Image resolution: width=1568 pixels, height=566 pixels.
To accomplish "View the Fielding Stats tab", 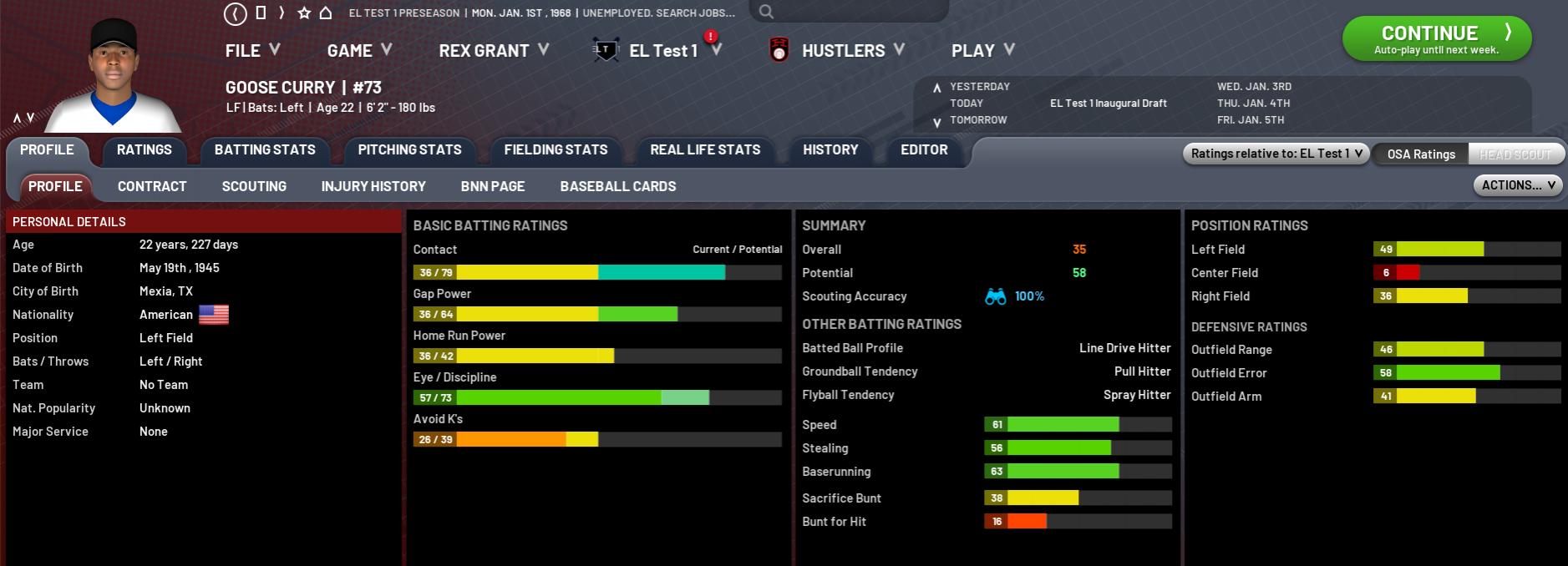I will coord(556,150).
